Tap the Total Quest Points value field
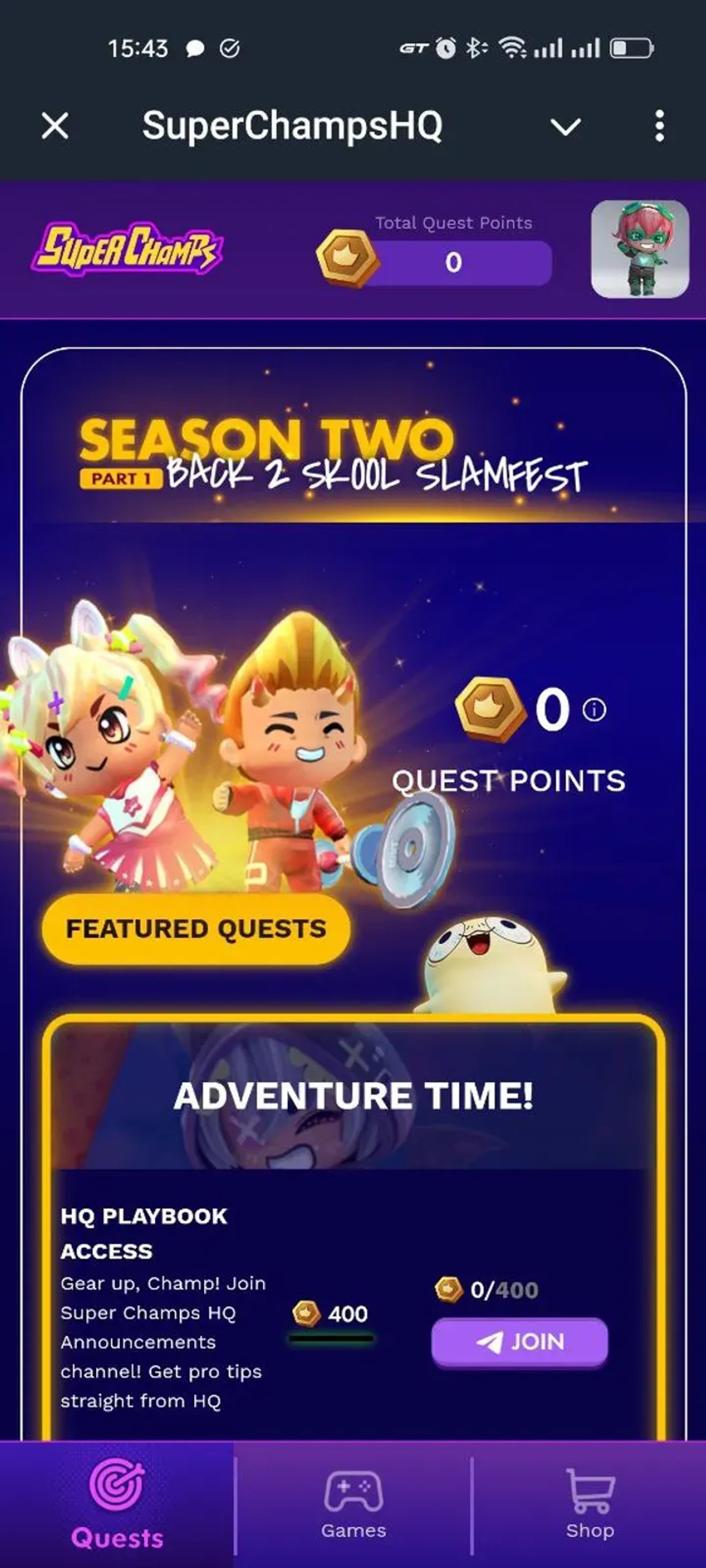 tap(453, 263)
